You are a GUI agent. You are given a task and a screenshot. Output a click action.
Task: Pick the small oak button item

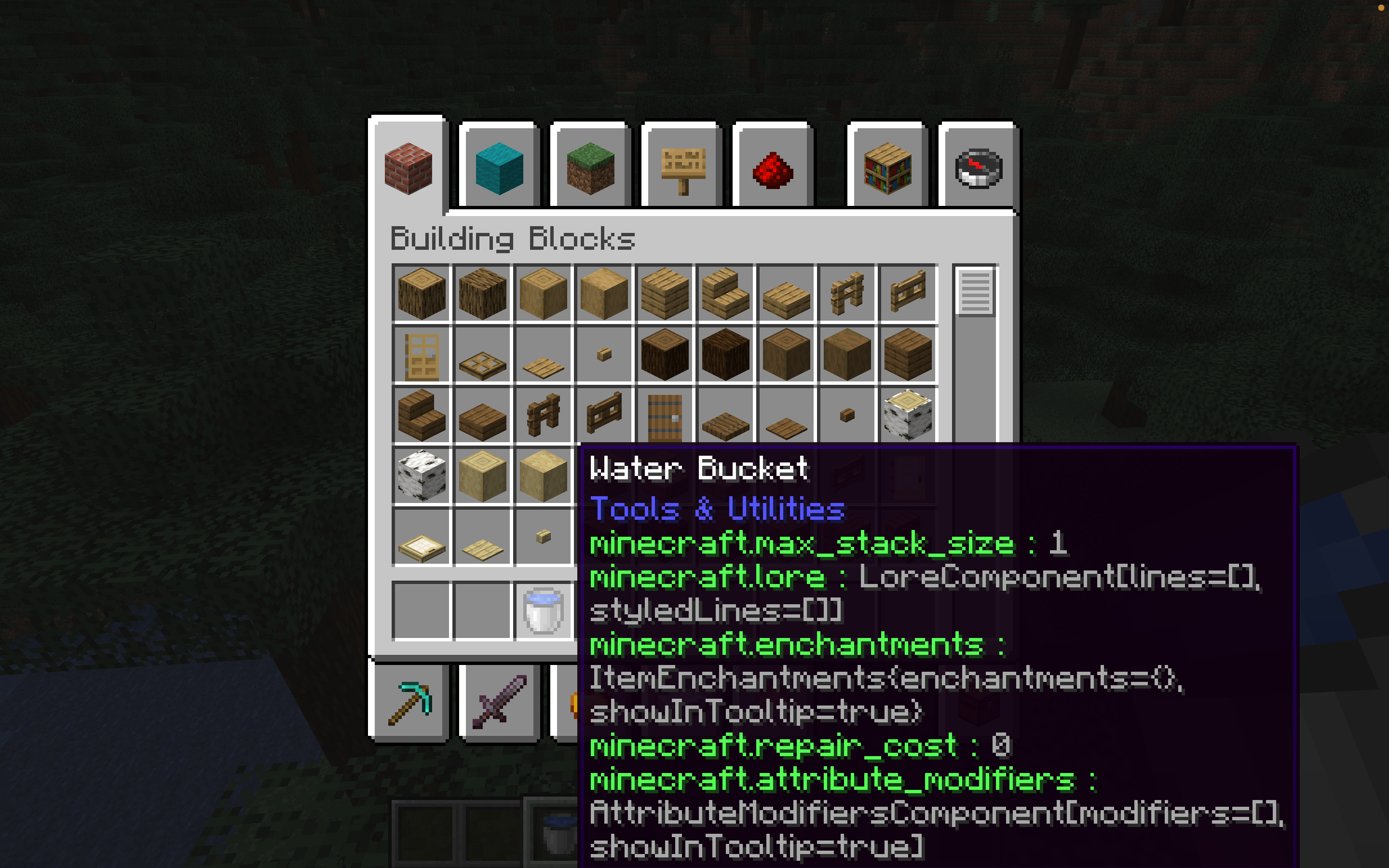pos(603,355)
